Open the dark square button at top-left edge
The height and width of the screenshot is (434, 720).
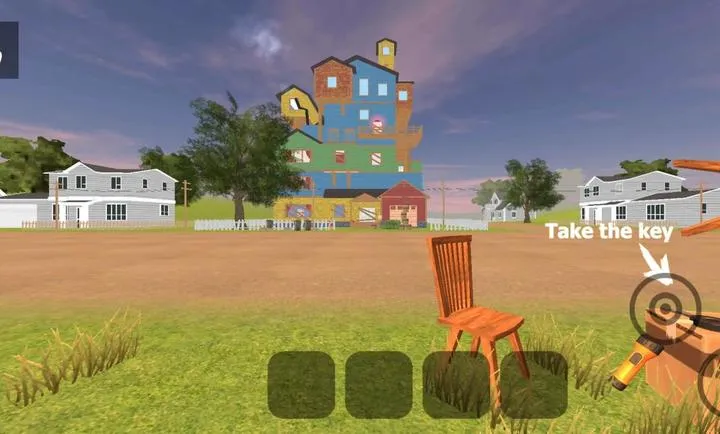coord(8,50)
